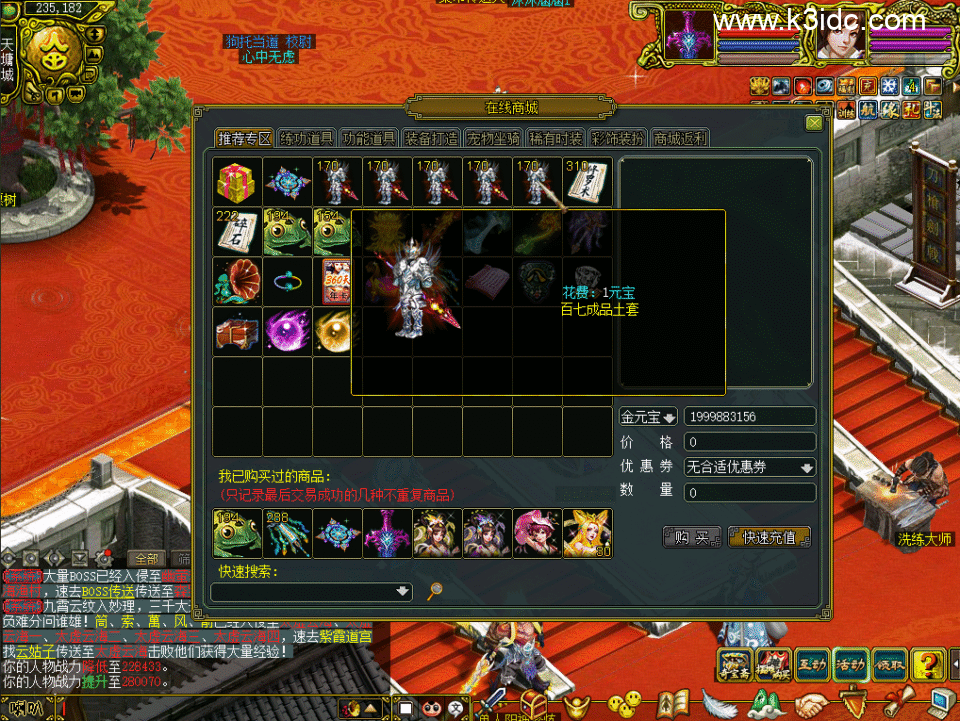Switch to the 稀有时装 tab
The image size is (960, 721).
(x=555, y=138)
